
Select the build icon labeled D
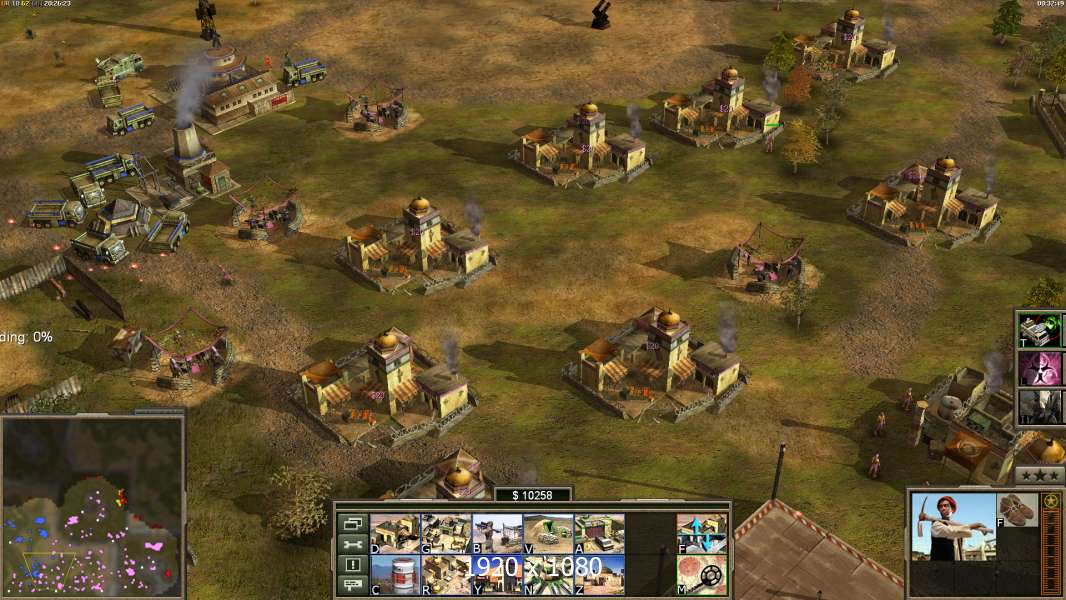point(394,534)
